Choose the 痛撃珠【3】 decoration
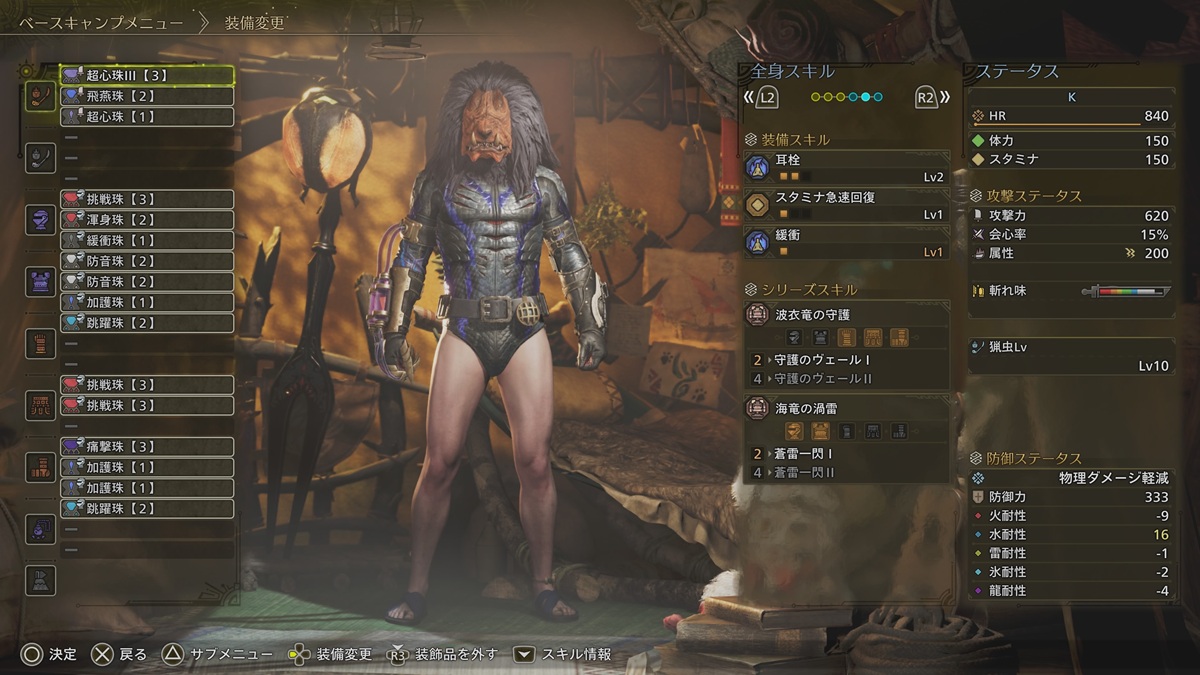 click(x=147, y=446)
